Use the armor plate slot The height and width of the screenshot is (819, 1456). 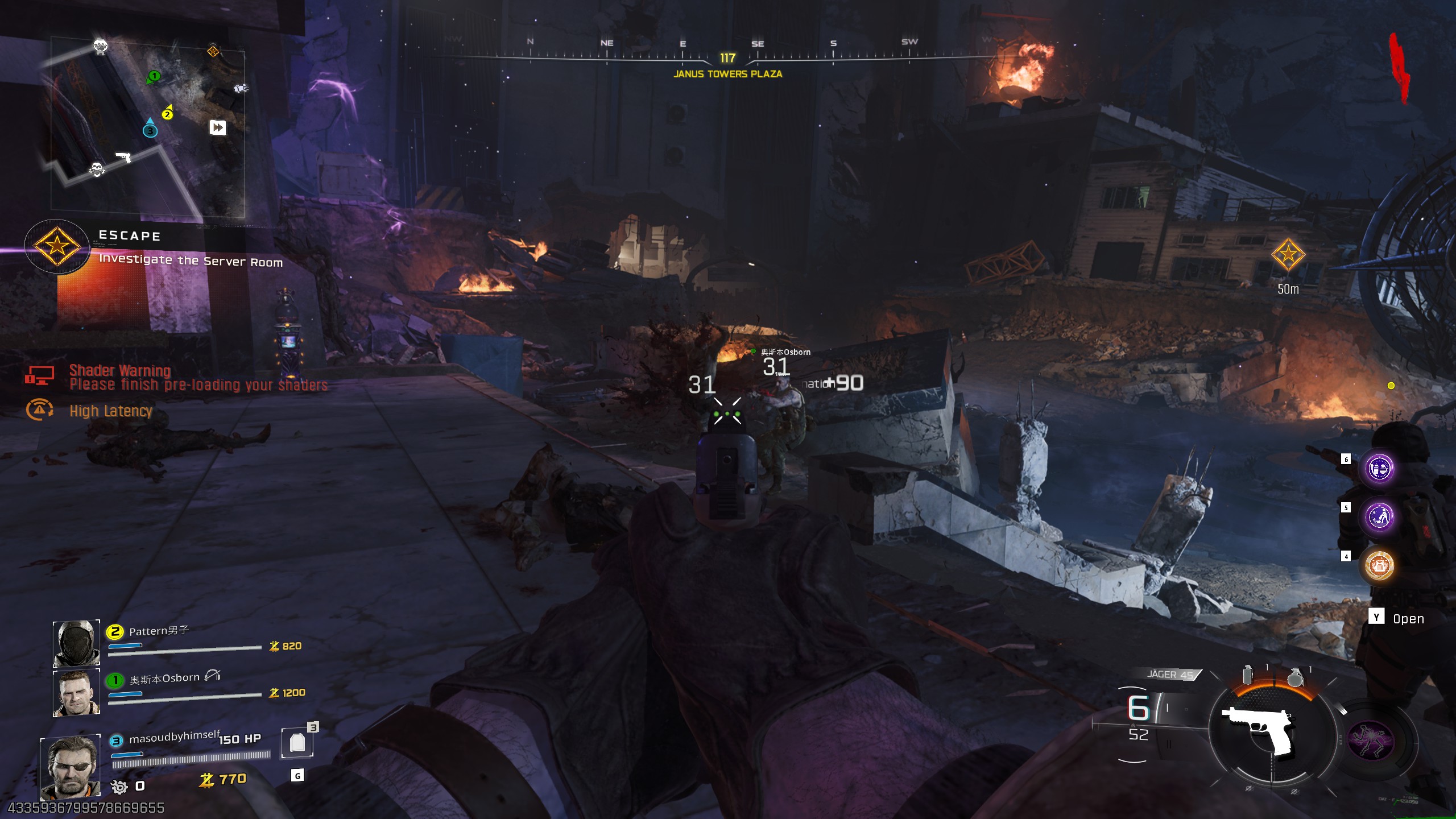[297, 742]
